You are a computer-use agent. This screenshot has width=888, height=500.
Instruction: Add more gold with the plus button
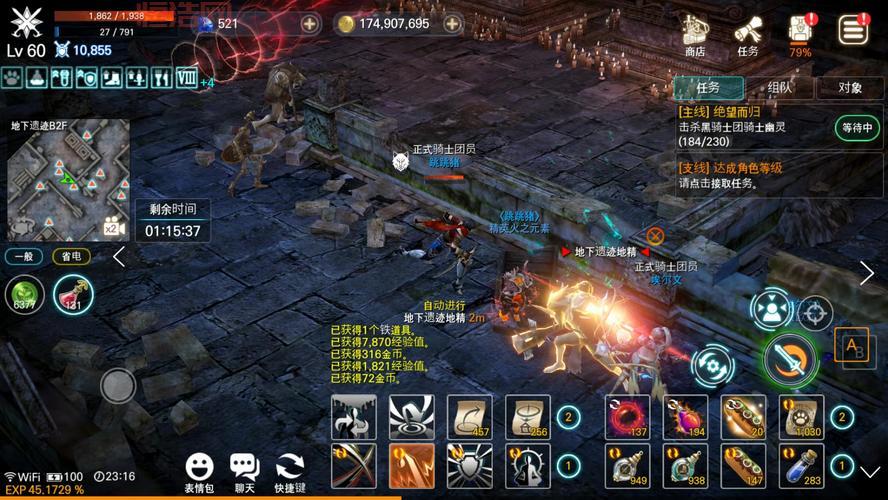point(453,24)
